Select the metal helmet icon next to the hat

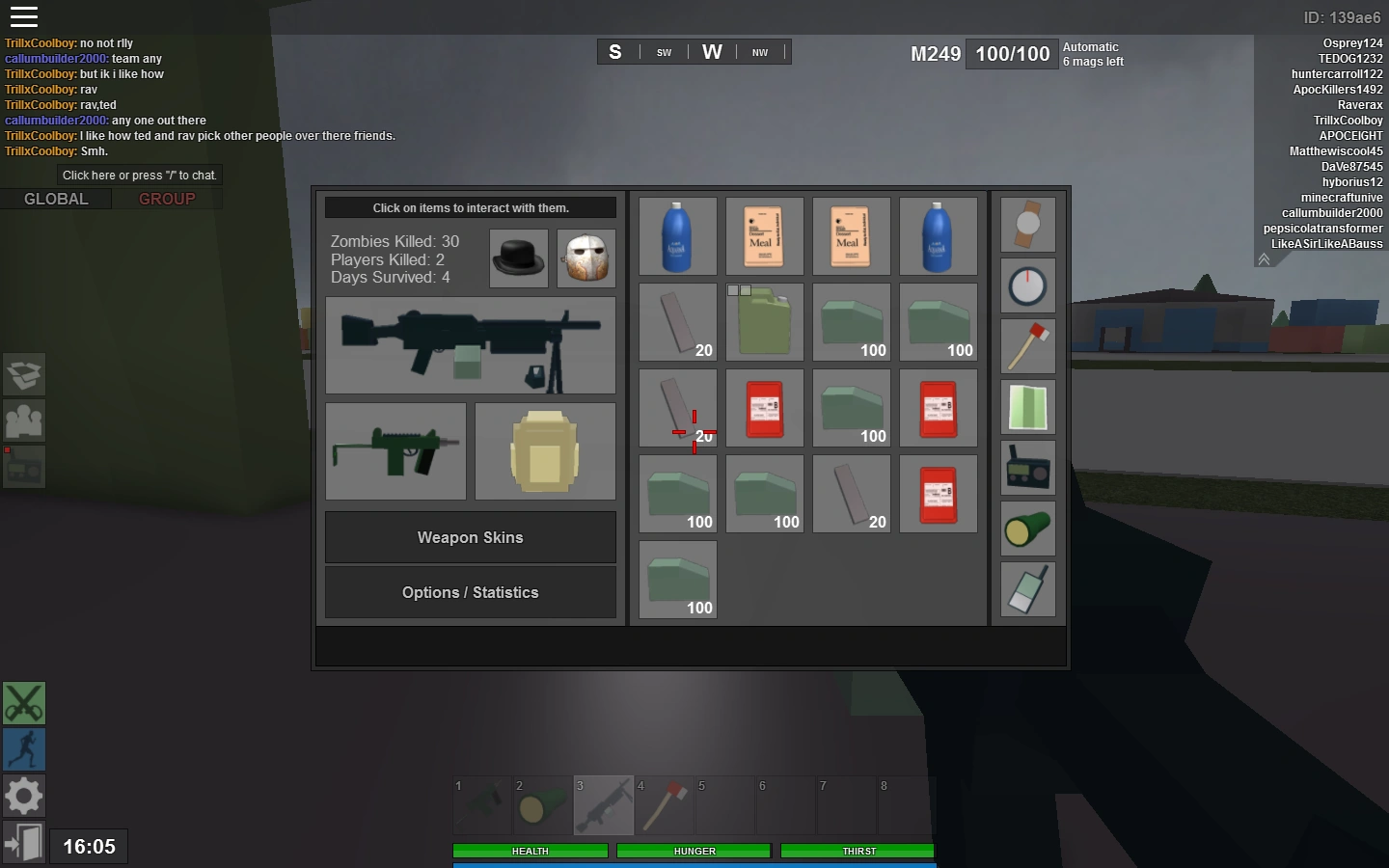[x=586, y=258]
